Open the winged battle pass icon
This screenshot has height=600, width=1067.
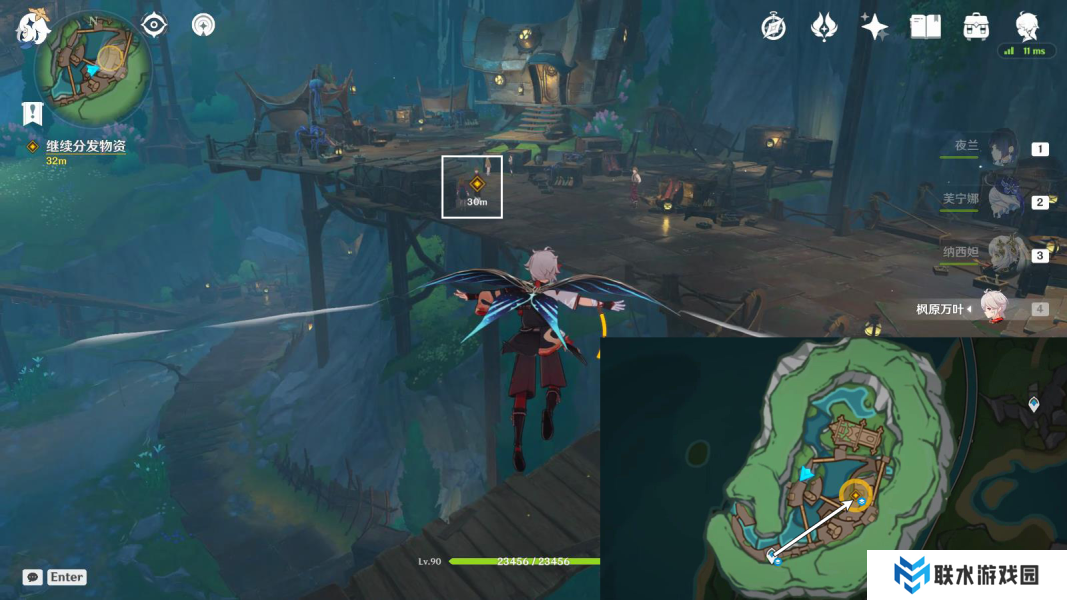click(824, 27)
